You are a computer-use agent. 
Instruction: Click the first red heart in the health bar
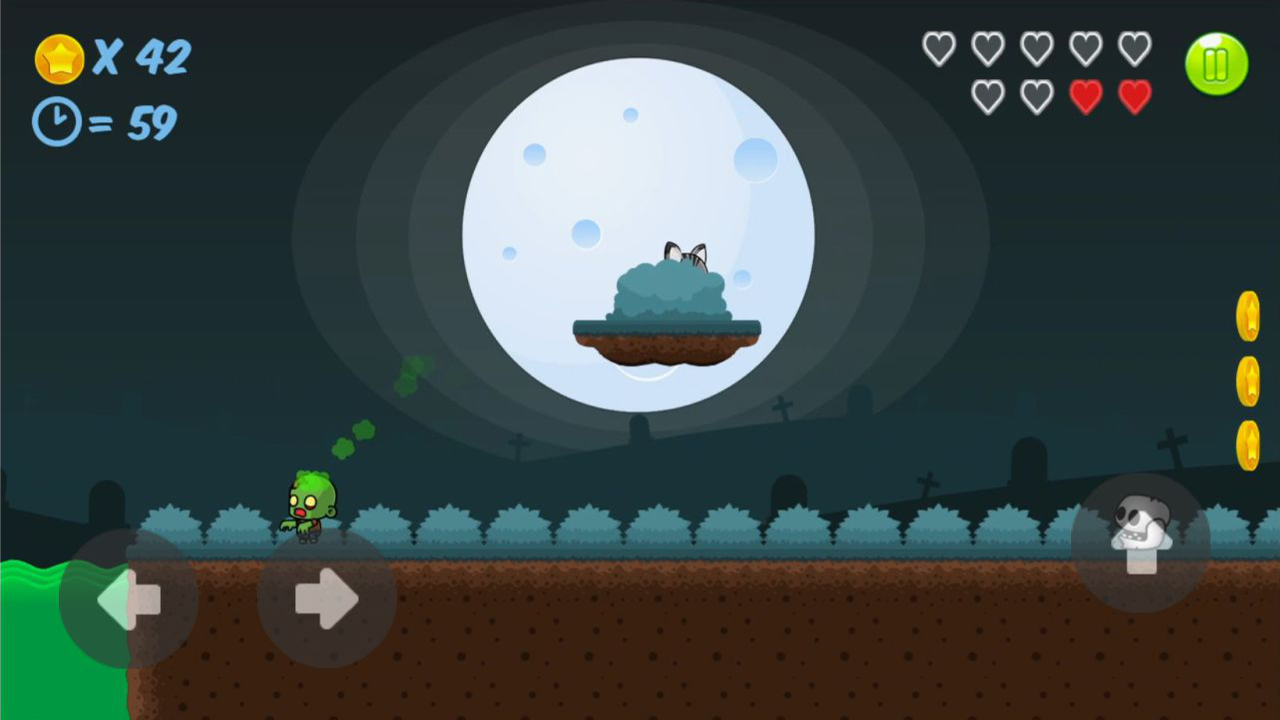point(1086,96)
